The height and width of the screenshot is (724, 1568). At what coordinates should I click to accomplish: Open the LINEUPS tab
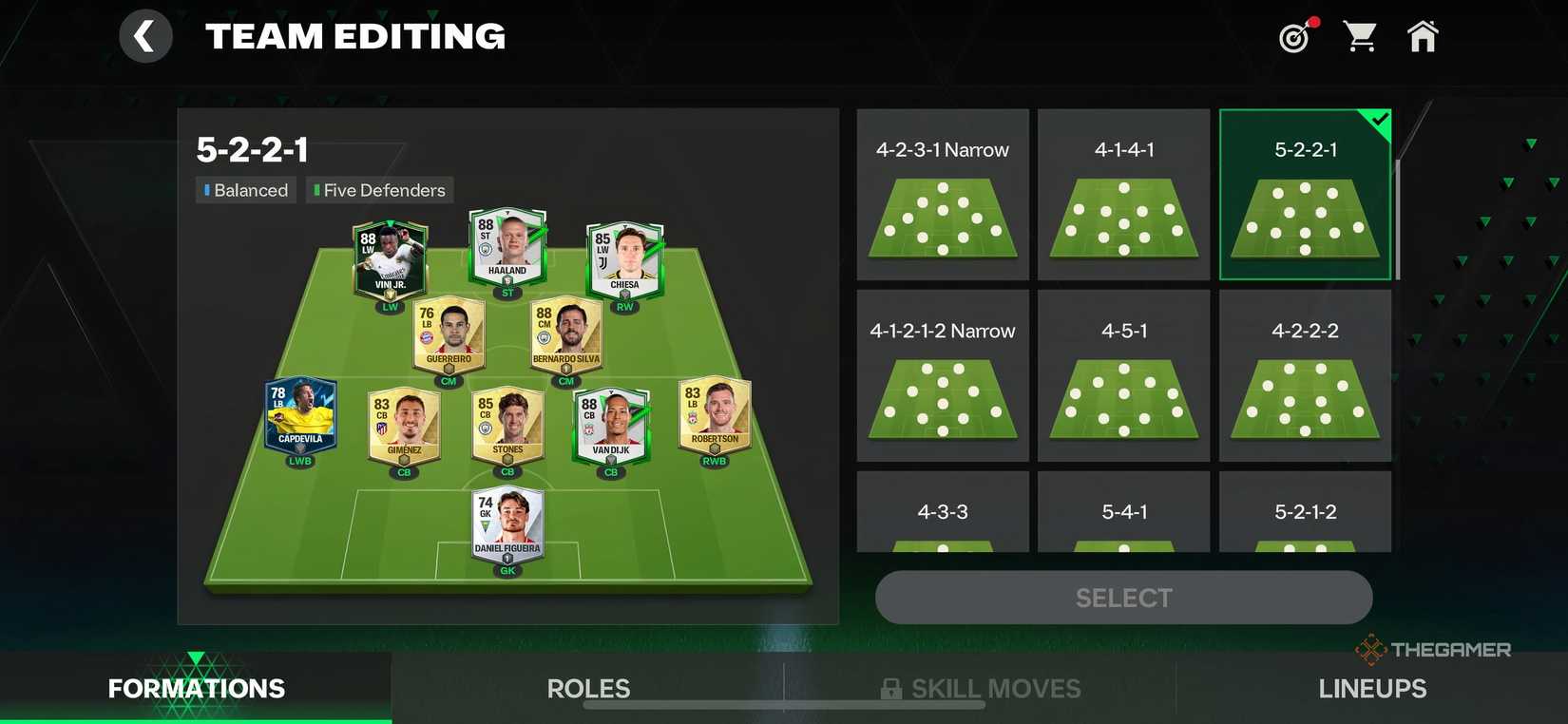pos(1372,688)
